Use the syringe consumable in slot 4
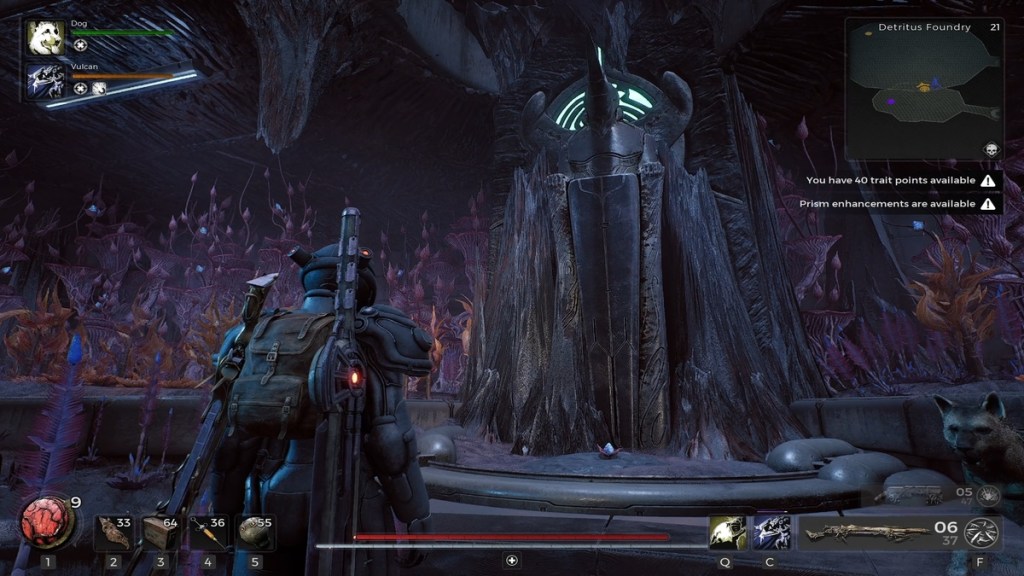The height and width of the screenshot is (576, 1024). (208, 533)
